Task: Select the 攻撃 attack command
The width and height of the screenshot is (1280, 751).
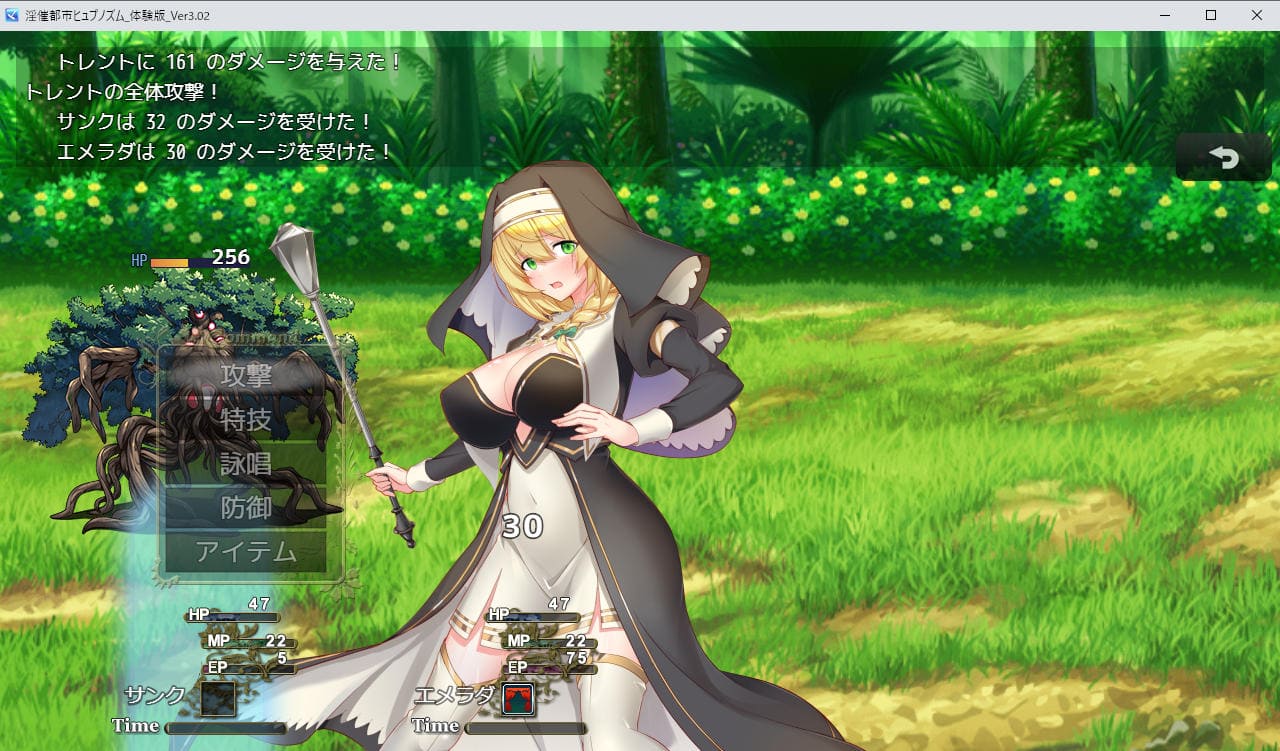Action: pos(246,376)
